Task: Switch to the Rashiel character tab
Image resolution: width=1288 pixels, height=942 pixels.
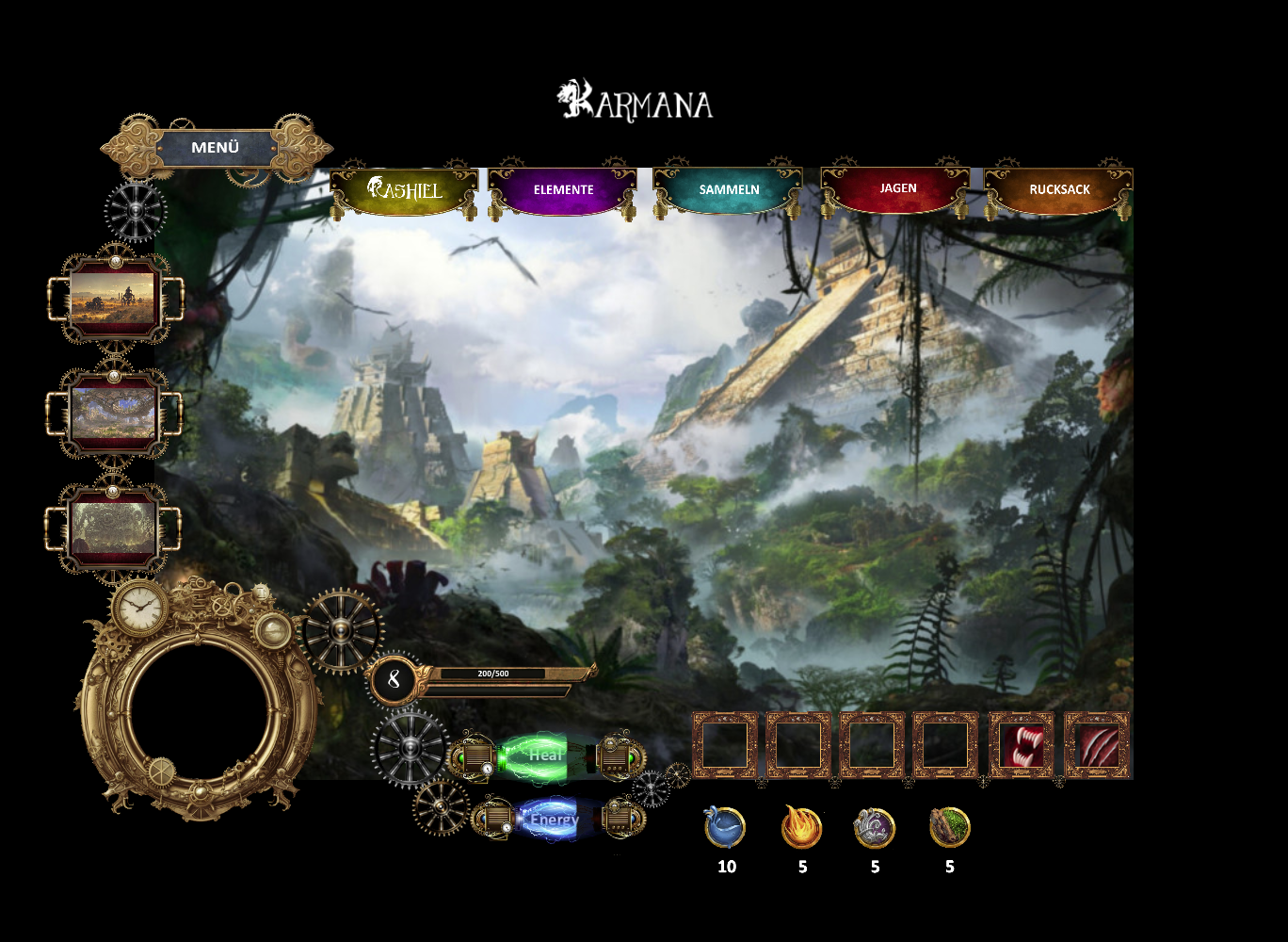Action: click(x=404, y=189)
